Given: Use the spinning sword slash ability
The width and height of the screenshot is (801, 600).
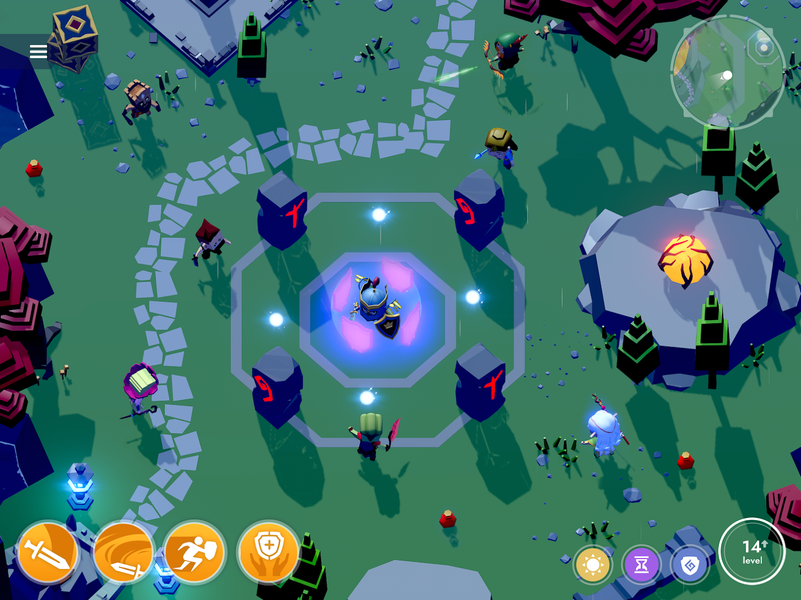Looking at the screenshot, I should (x=123, y=552).
